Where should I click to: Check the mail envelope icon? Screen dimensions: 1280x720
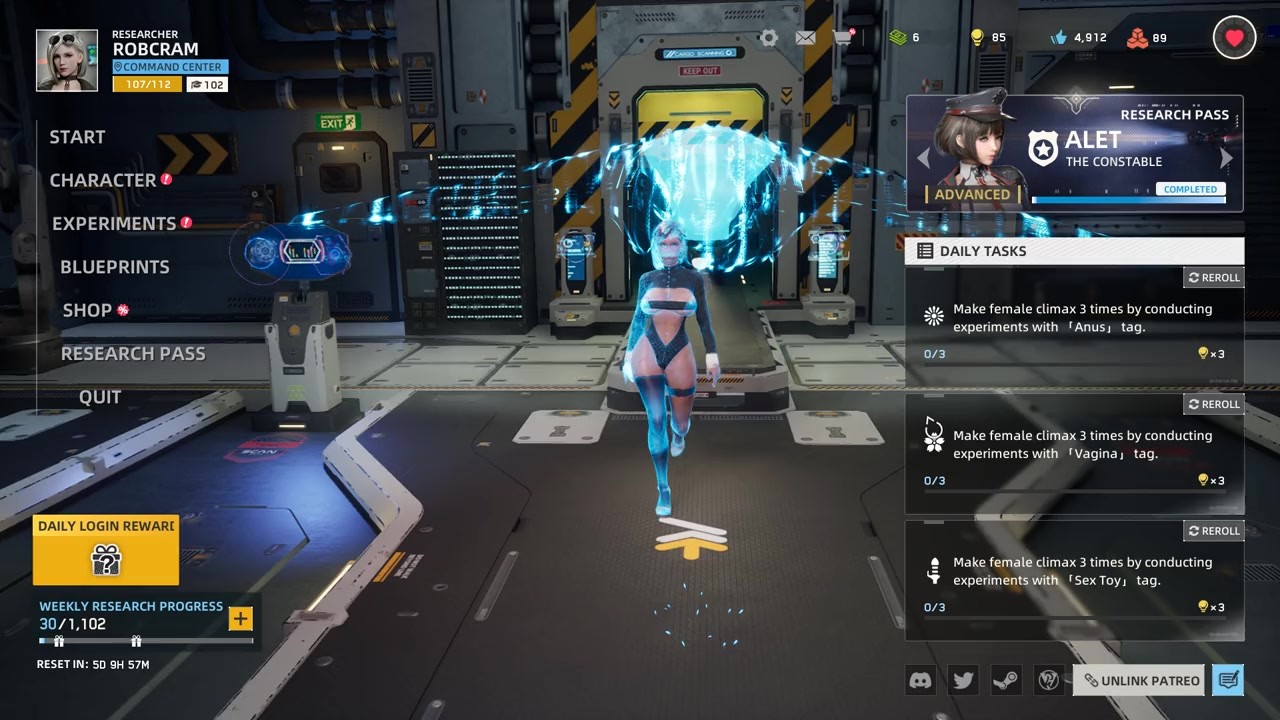805,38
